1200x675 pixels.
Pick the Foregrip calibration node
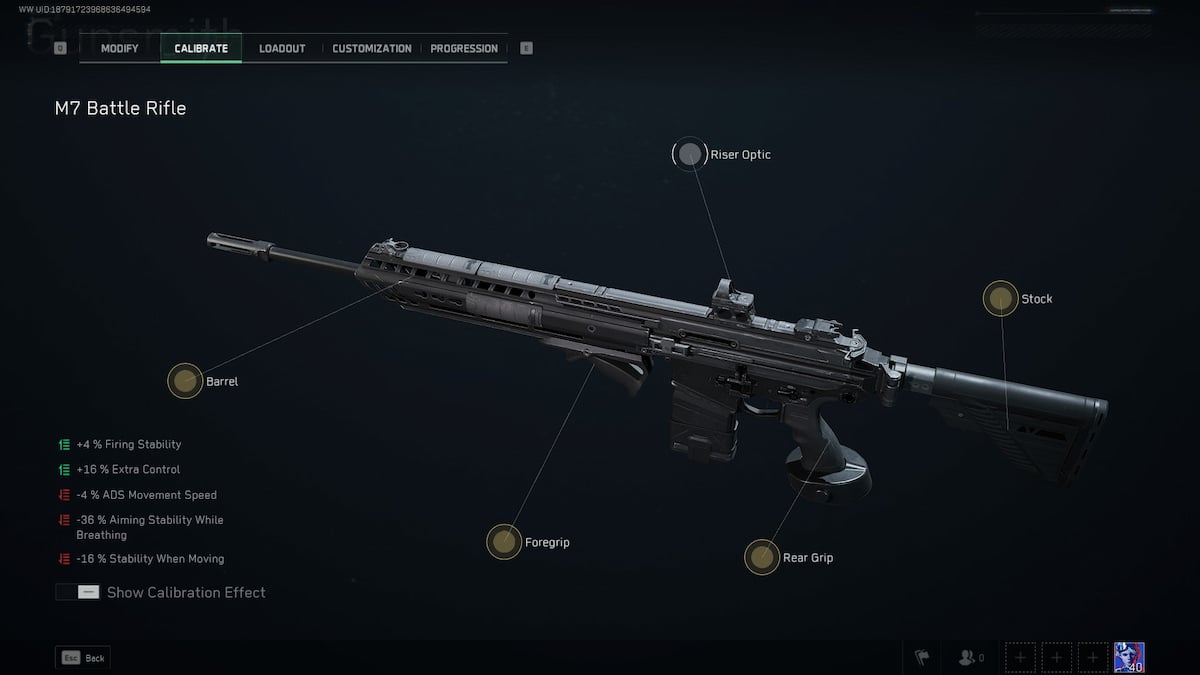coord(504,542)
